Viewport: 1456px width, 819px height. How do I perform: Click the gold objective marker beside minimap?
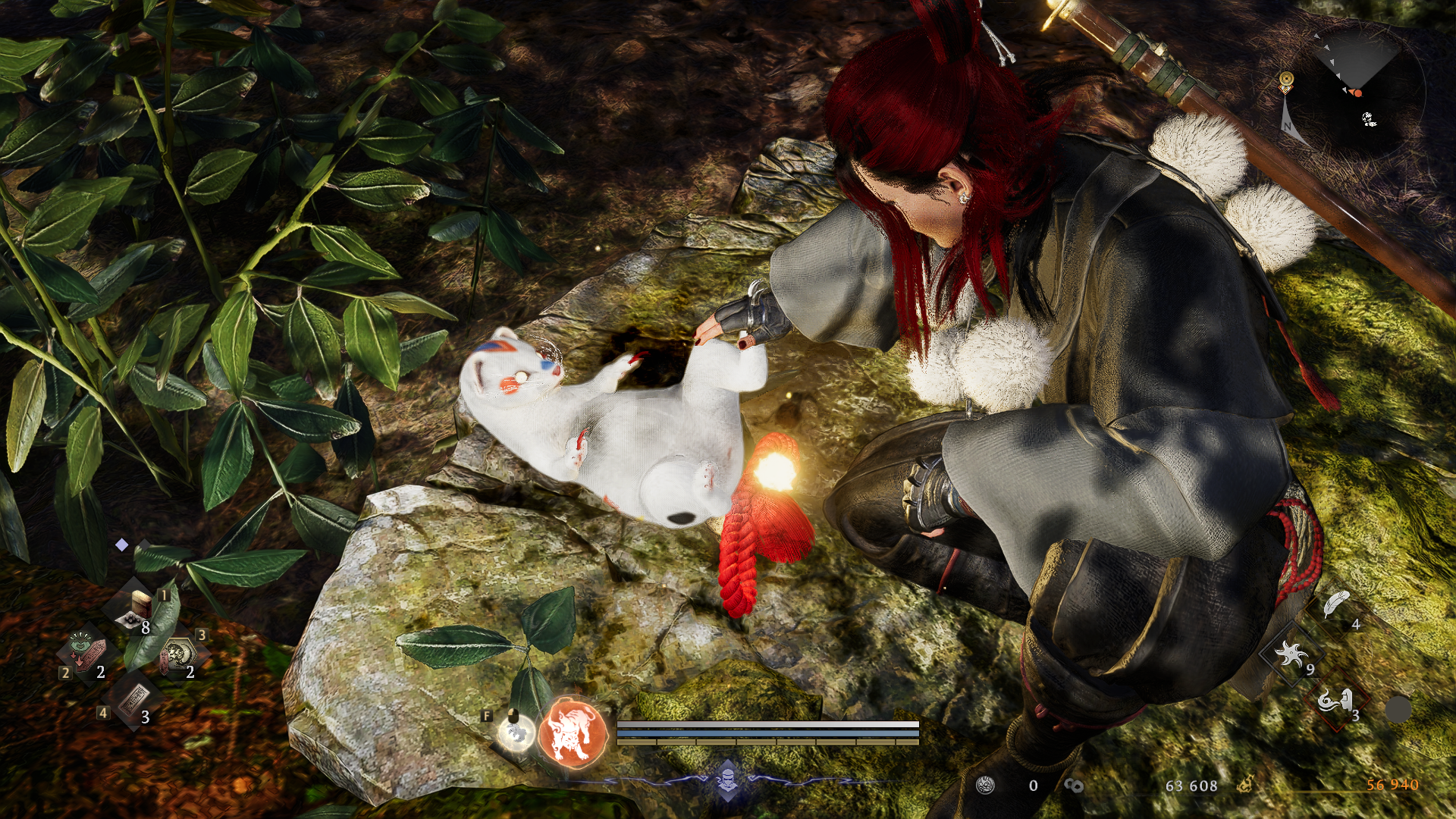[x=1286, y=80]
